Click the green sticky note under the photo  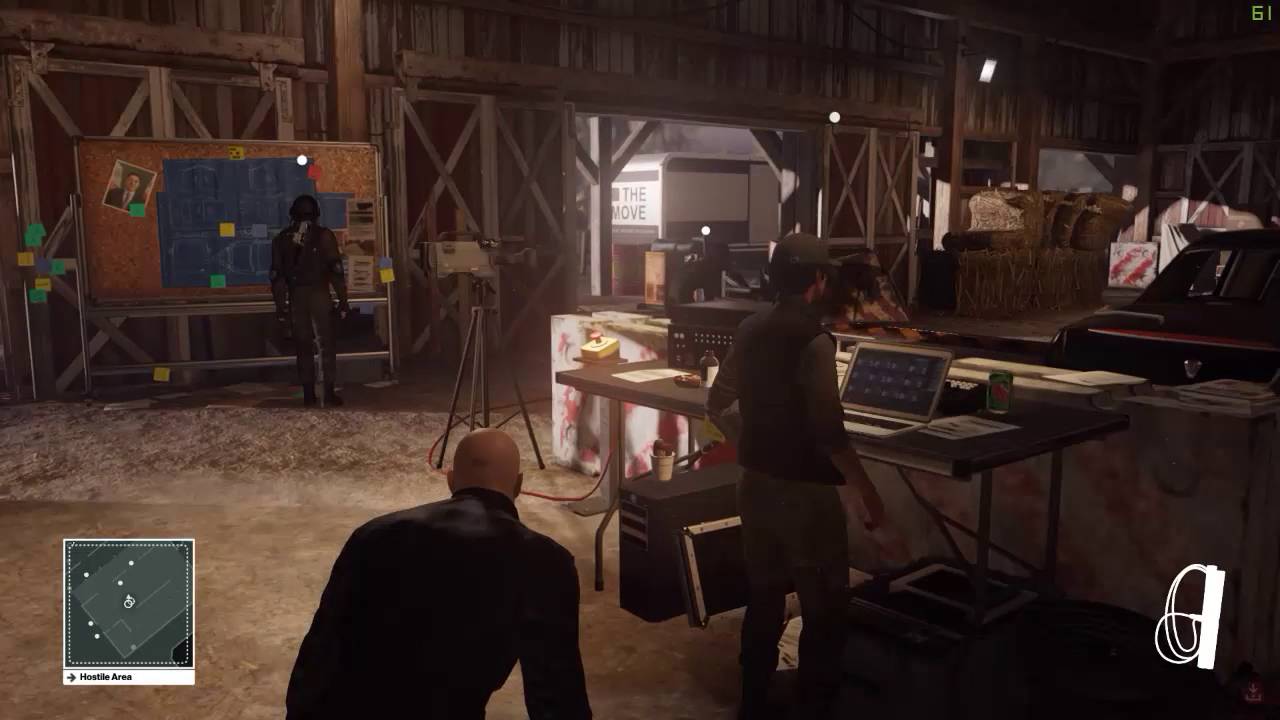(x=135, y=207)
